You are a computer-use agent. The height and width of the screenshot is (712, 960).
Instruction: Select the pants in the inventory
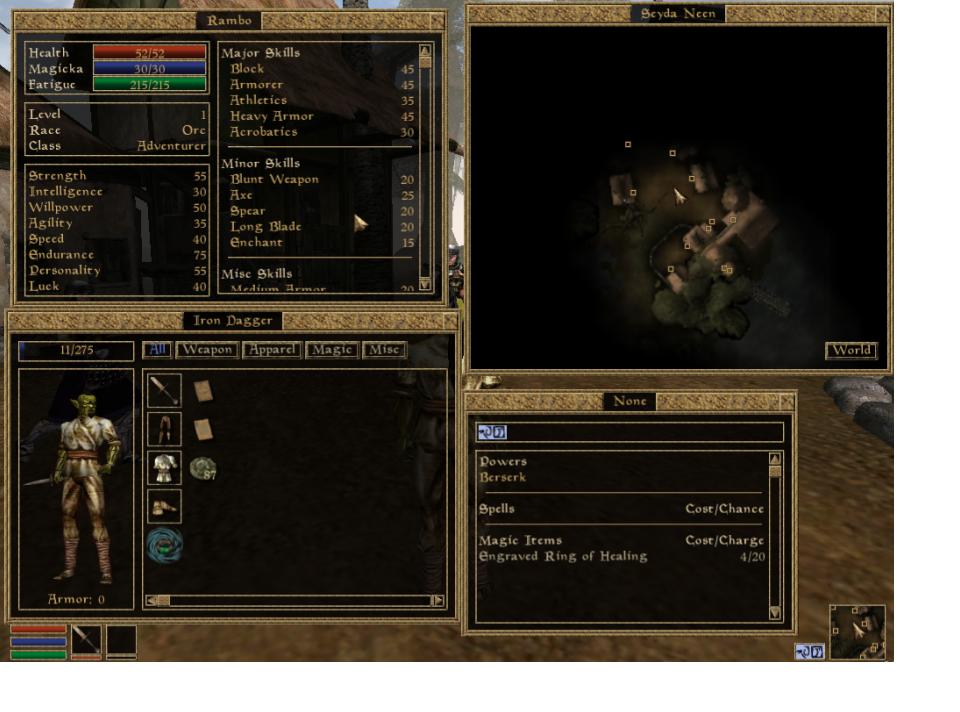(164, 429)
